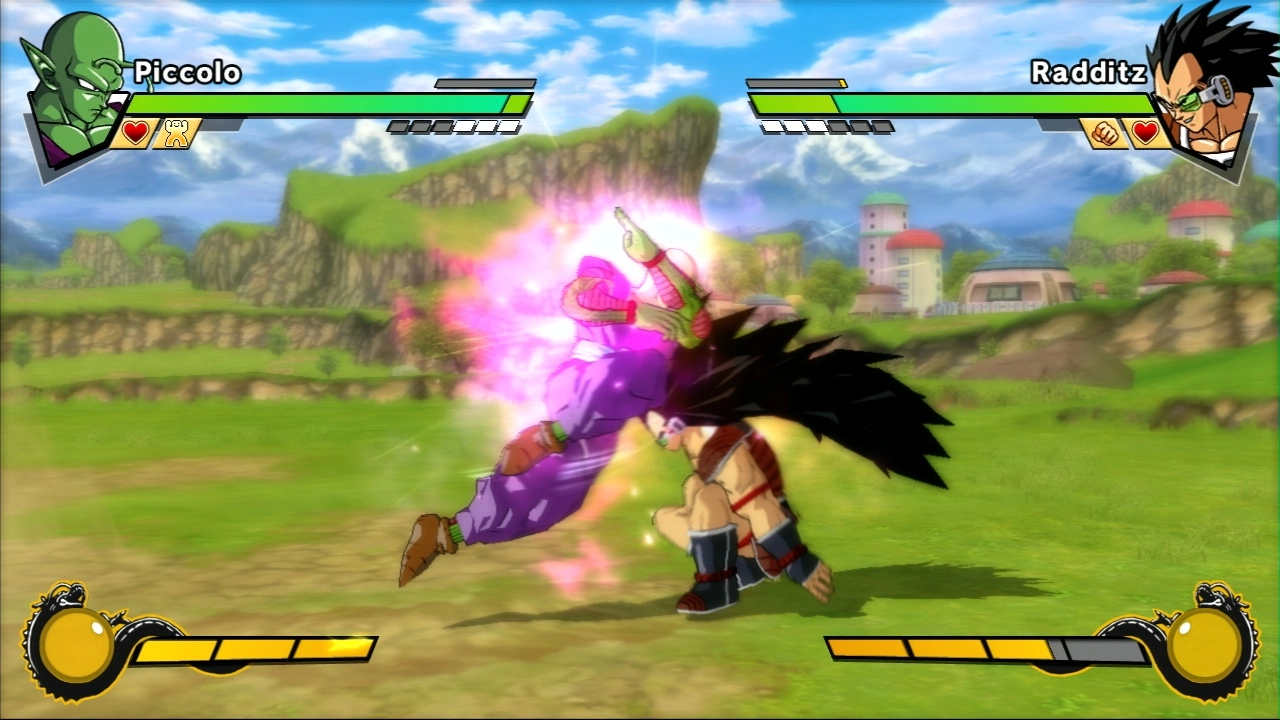Click the fist icon under Raddutz's health bar
The width and height of the screenshot is (1280, 720).
1103,133
